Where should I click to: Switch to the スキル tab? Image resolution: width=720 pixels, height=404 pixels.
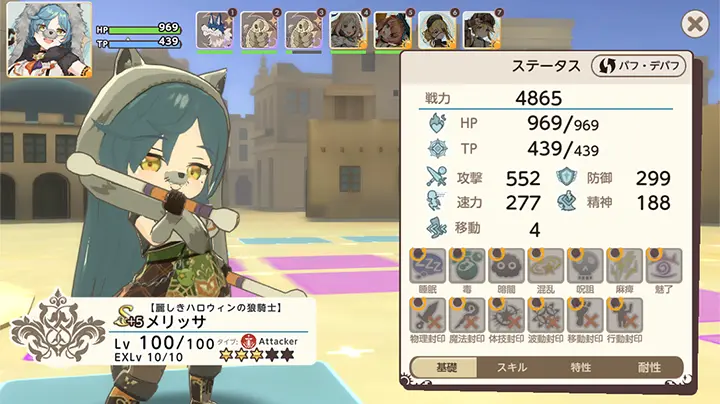pyautogui.click(x=512, y=367)
